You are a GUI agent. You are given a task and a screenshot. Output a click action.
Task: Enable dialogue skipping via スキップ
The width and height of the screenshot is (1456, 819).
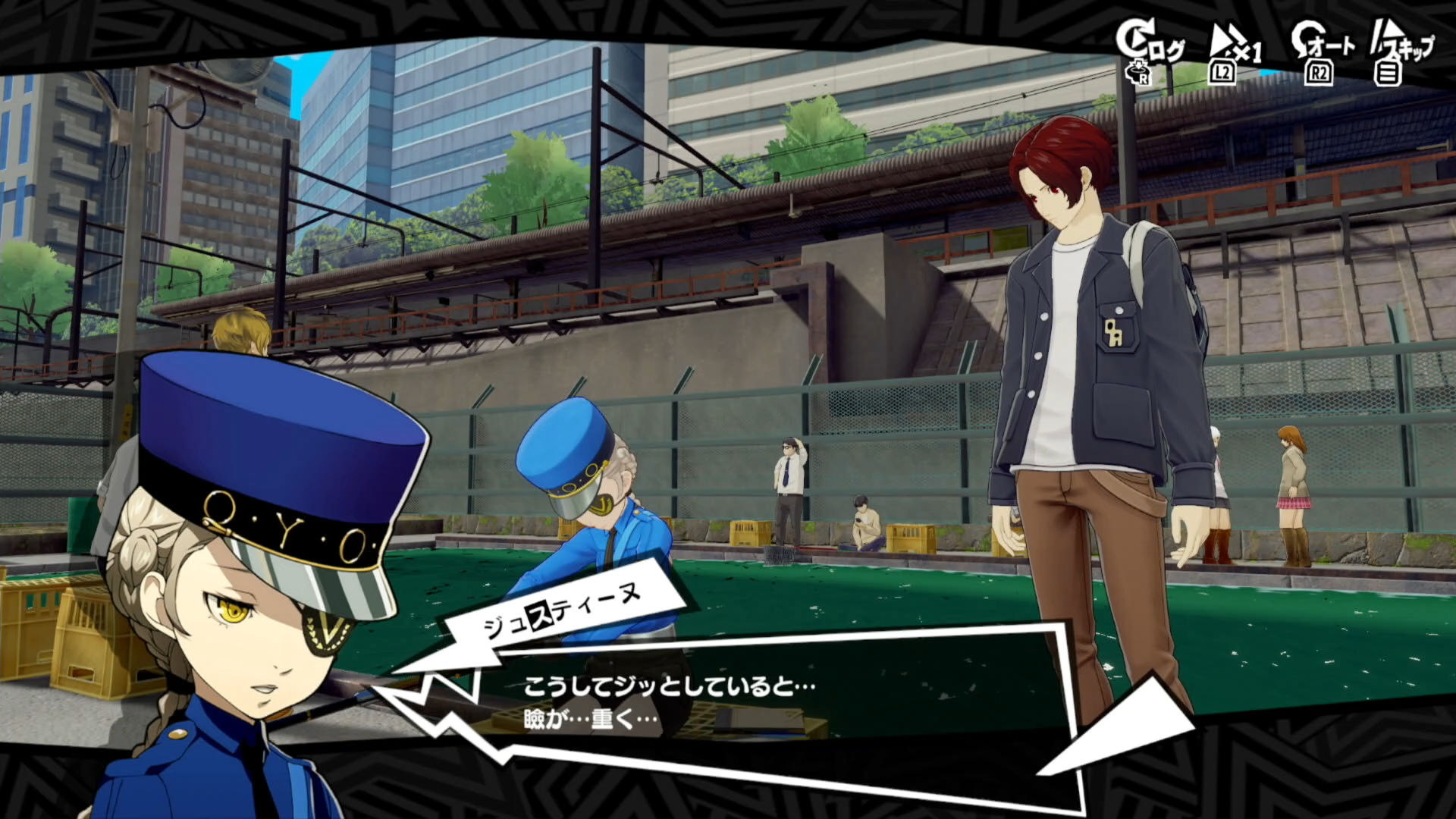pos(1410,45)
